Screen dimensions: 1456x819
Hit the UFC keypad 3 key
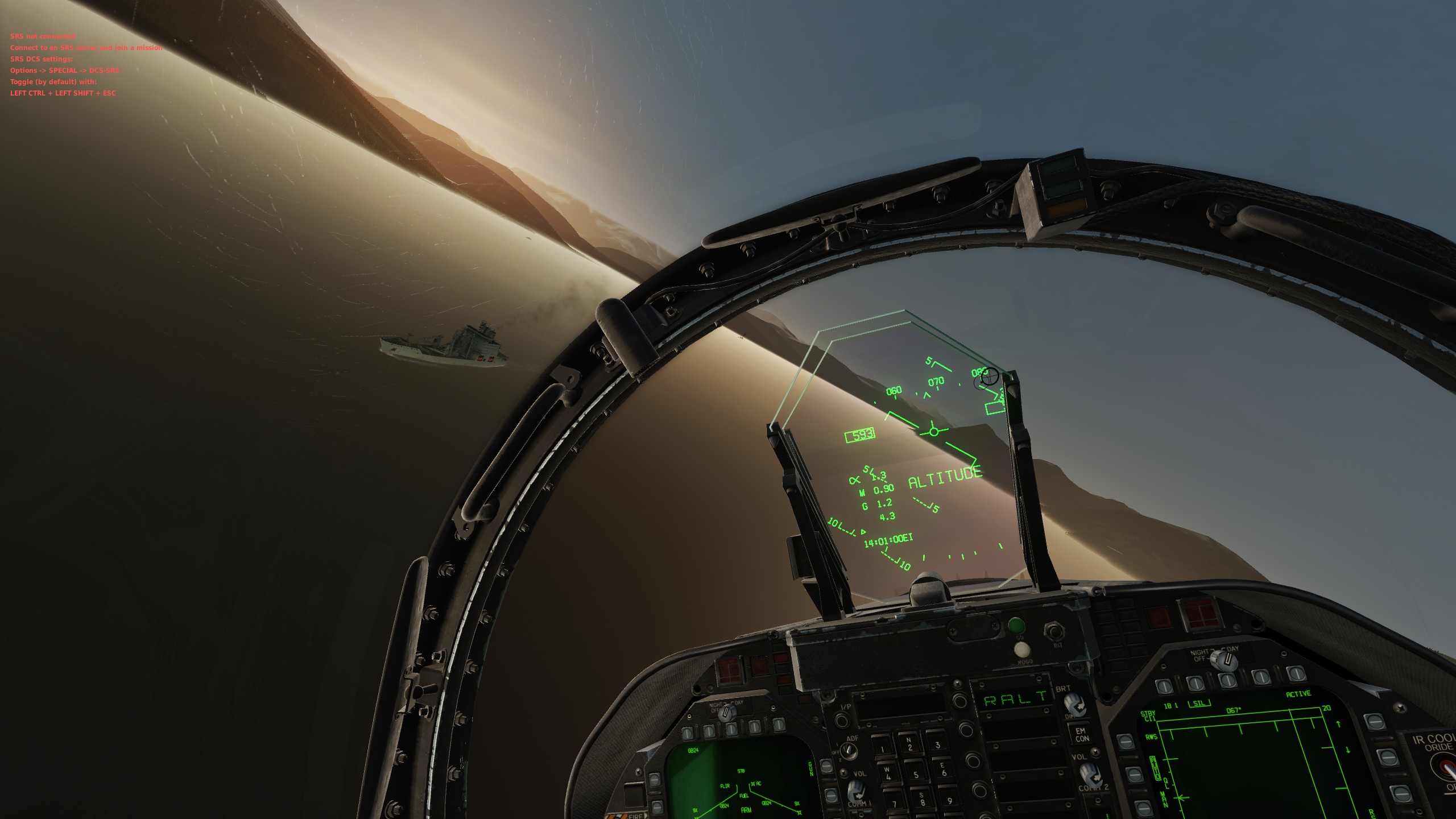(x=937, y=744)
